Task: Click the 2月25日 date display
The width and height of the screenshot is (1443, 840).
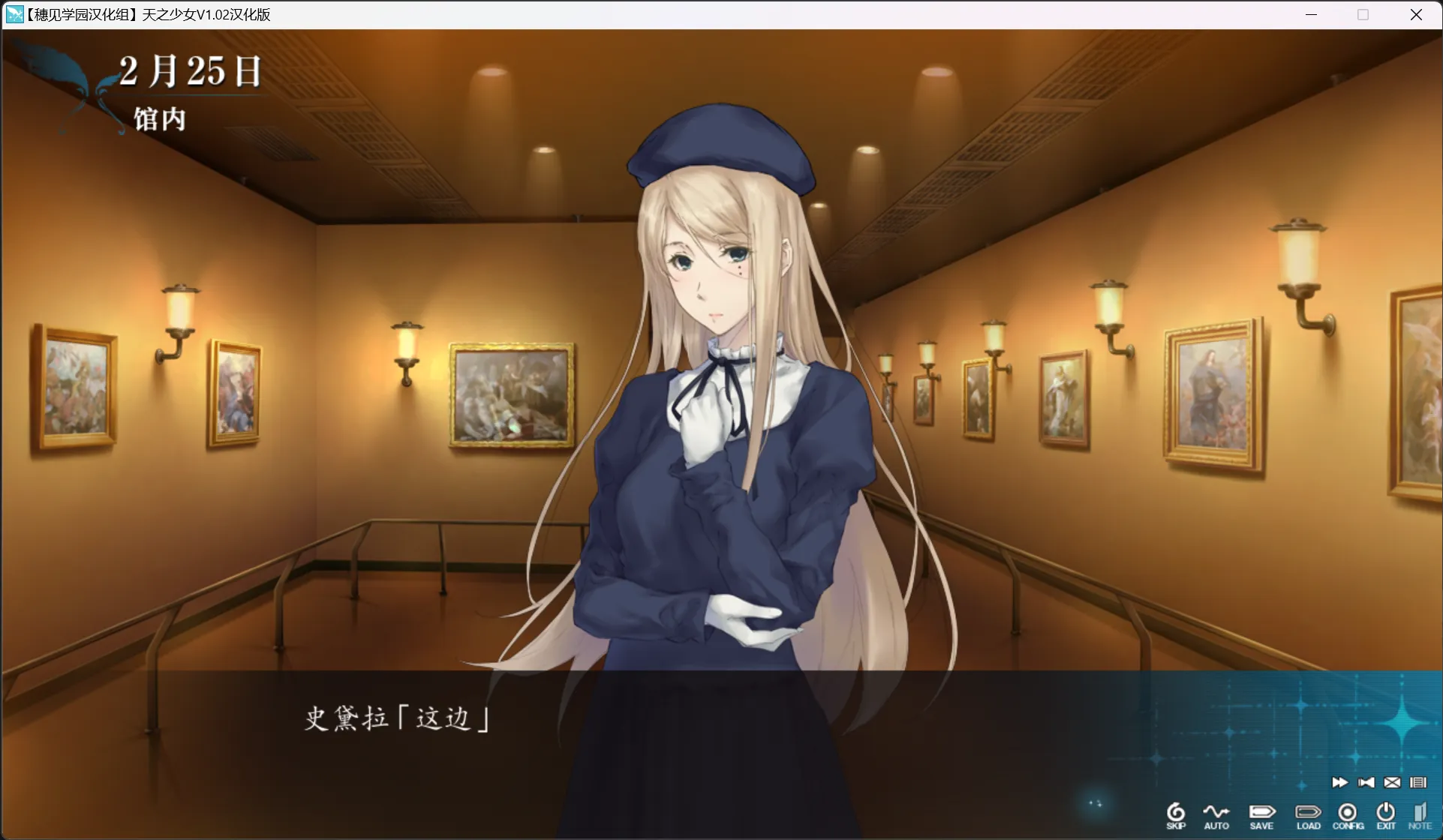Action: (x=190, y=71)
